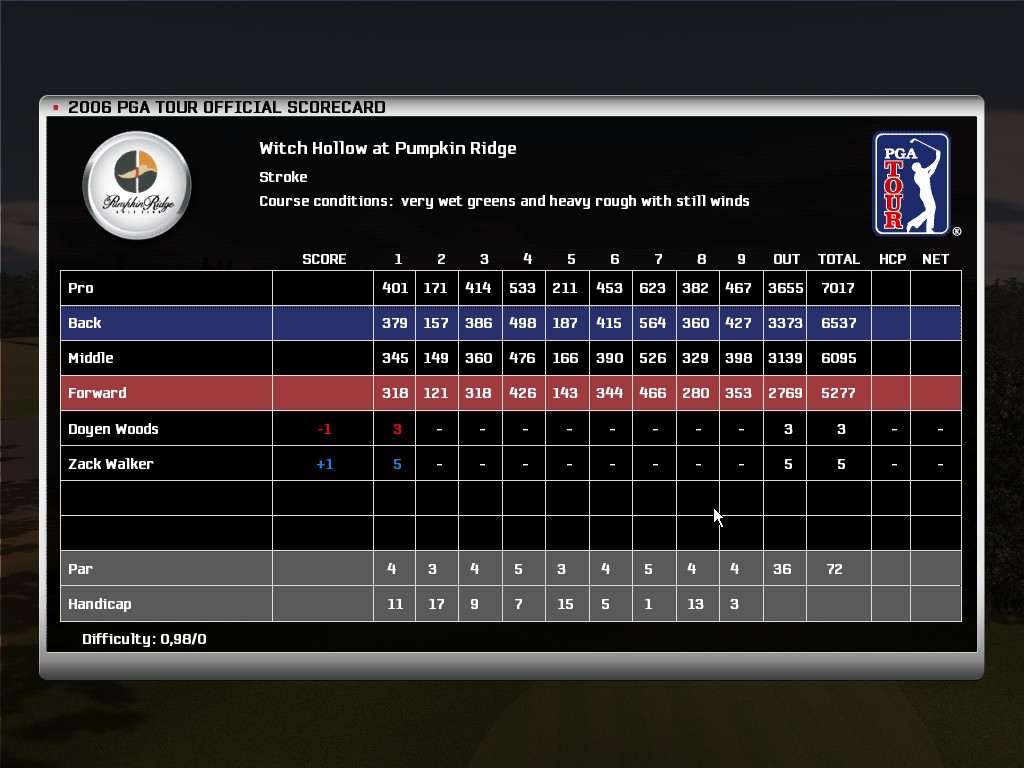
Task: Select the Zack Walker player row
Action: tap(110, 464)
